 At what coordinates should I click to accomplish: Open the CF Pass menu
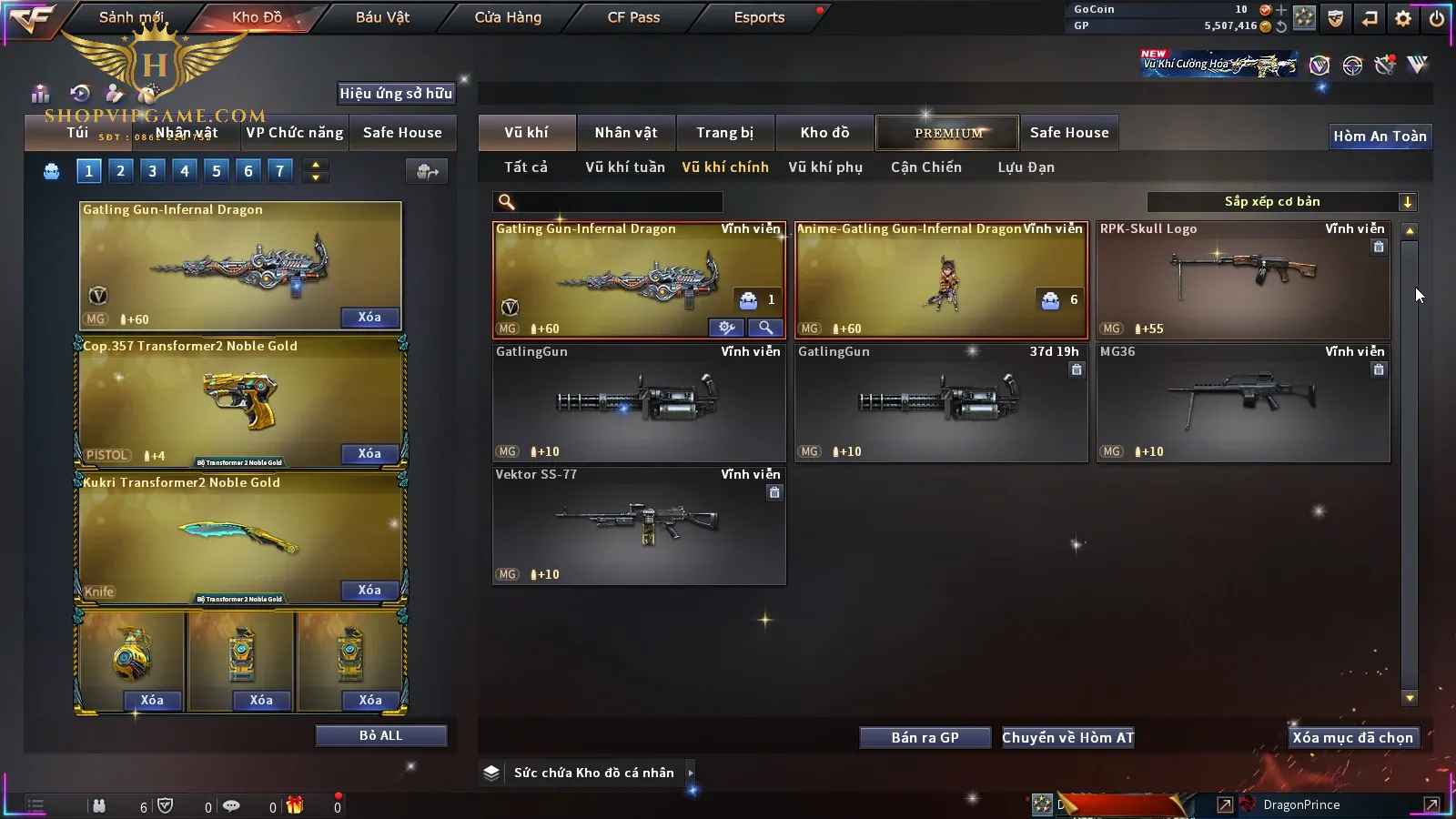(x=633, y=17)
